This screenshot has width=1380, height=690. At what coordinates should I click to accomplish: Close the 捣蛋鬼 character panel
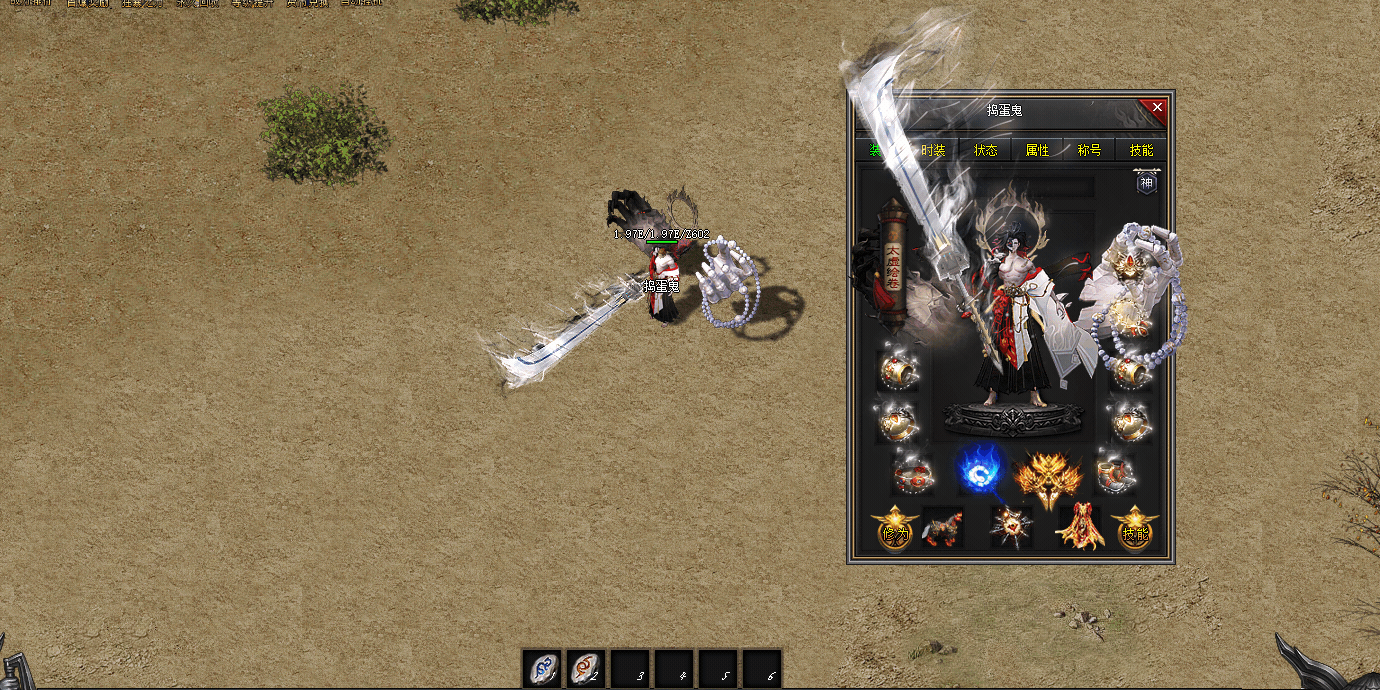[1157, 107]
